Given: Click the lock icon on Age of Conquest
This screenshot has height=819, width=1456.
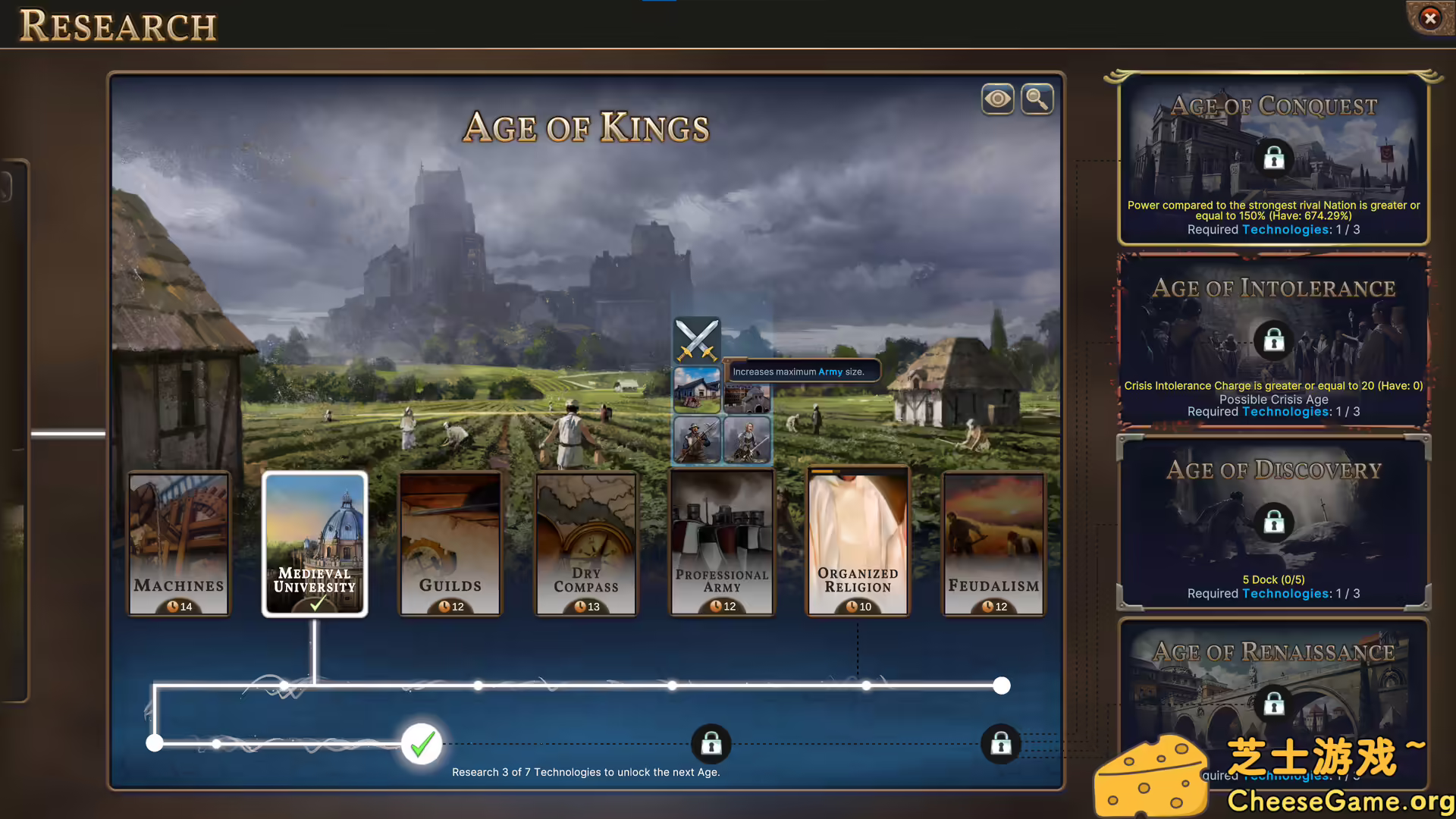Looking at the screenshot, I should point(1273,158).
